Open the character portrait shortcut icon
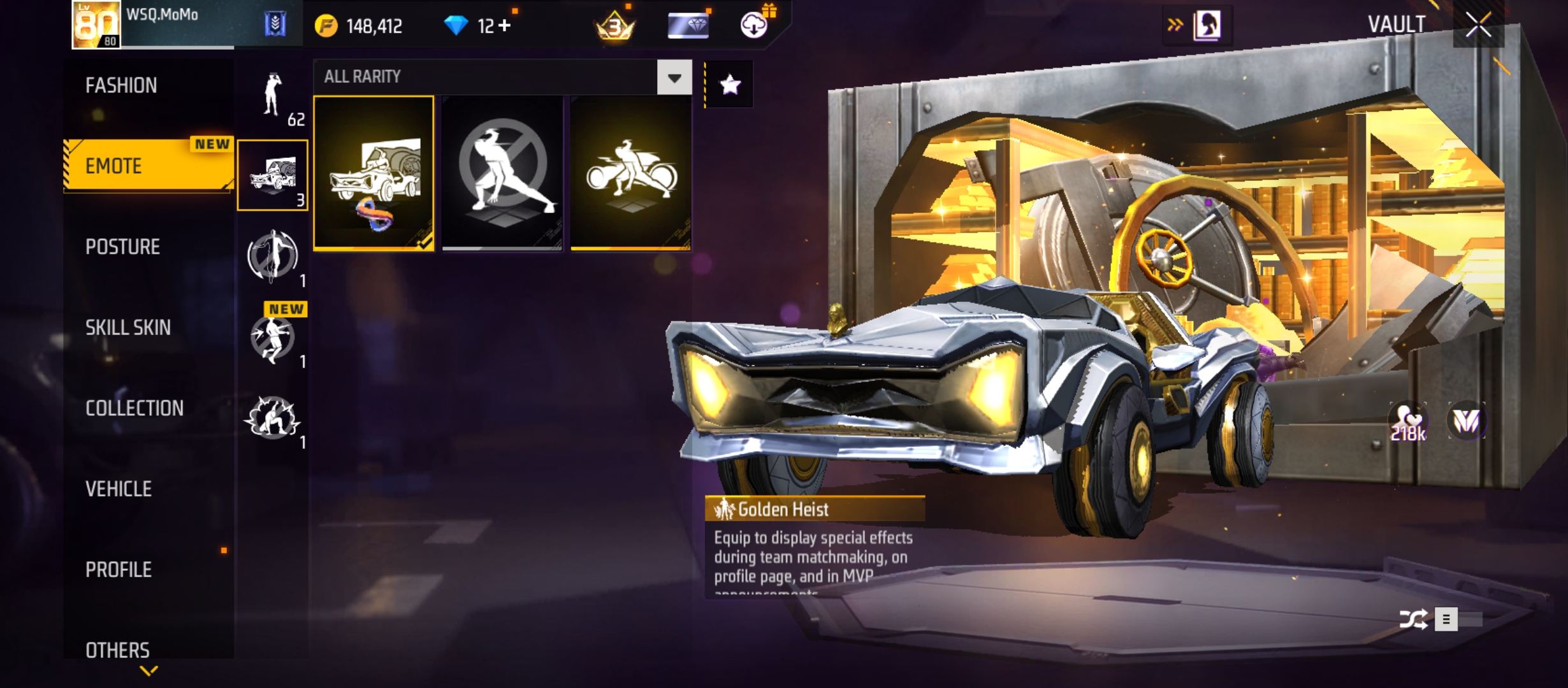The height and width of the screenshot is (688, 1568). [x=1207, y=25]
